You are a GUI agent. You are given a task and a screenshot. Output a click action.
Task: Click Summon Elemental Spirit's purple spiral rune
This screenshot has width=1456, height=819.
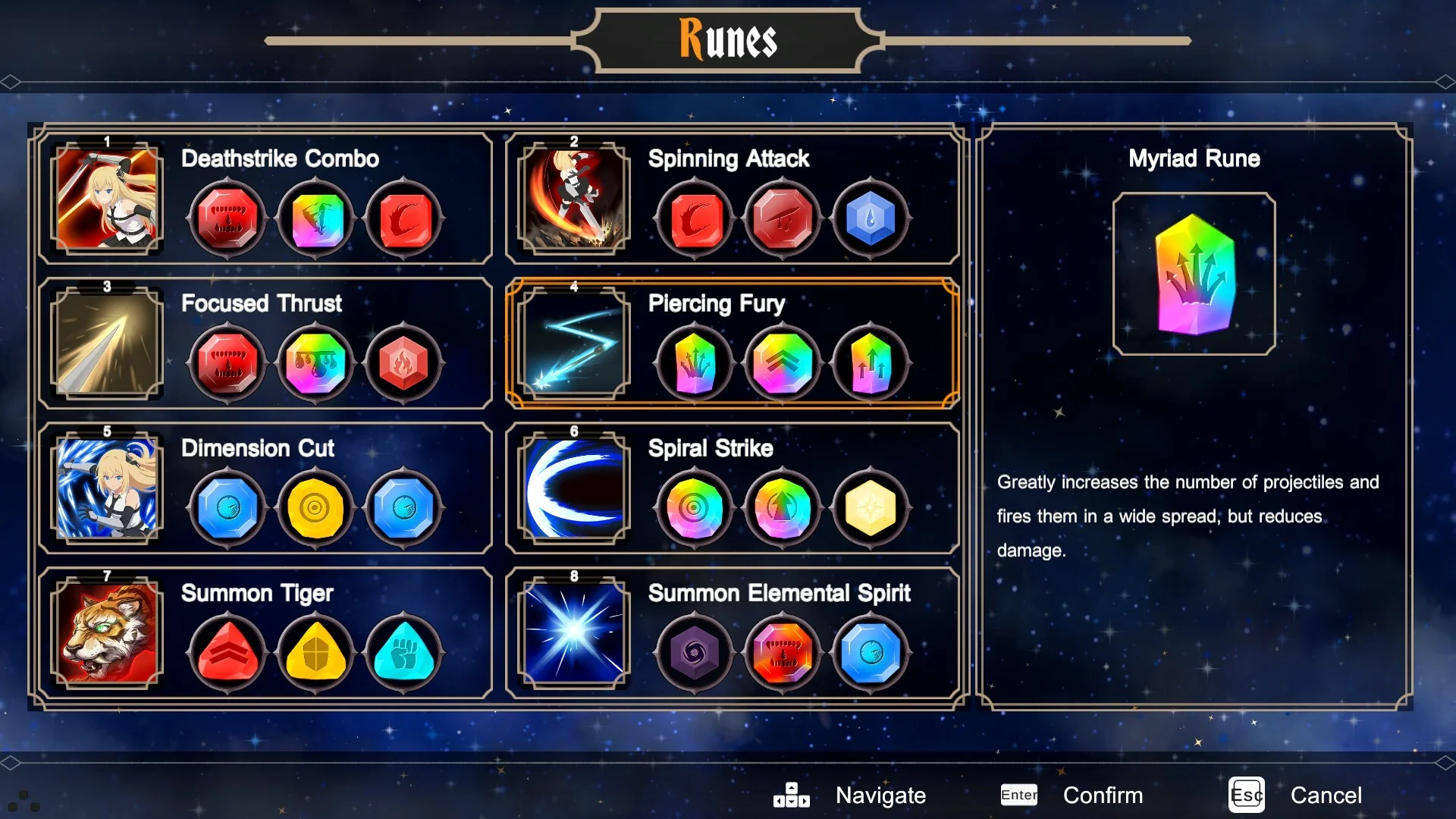(x=695, y=653)
